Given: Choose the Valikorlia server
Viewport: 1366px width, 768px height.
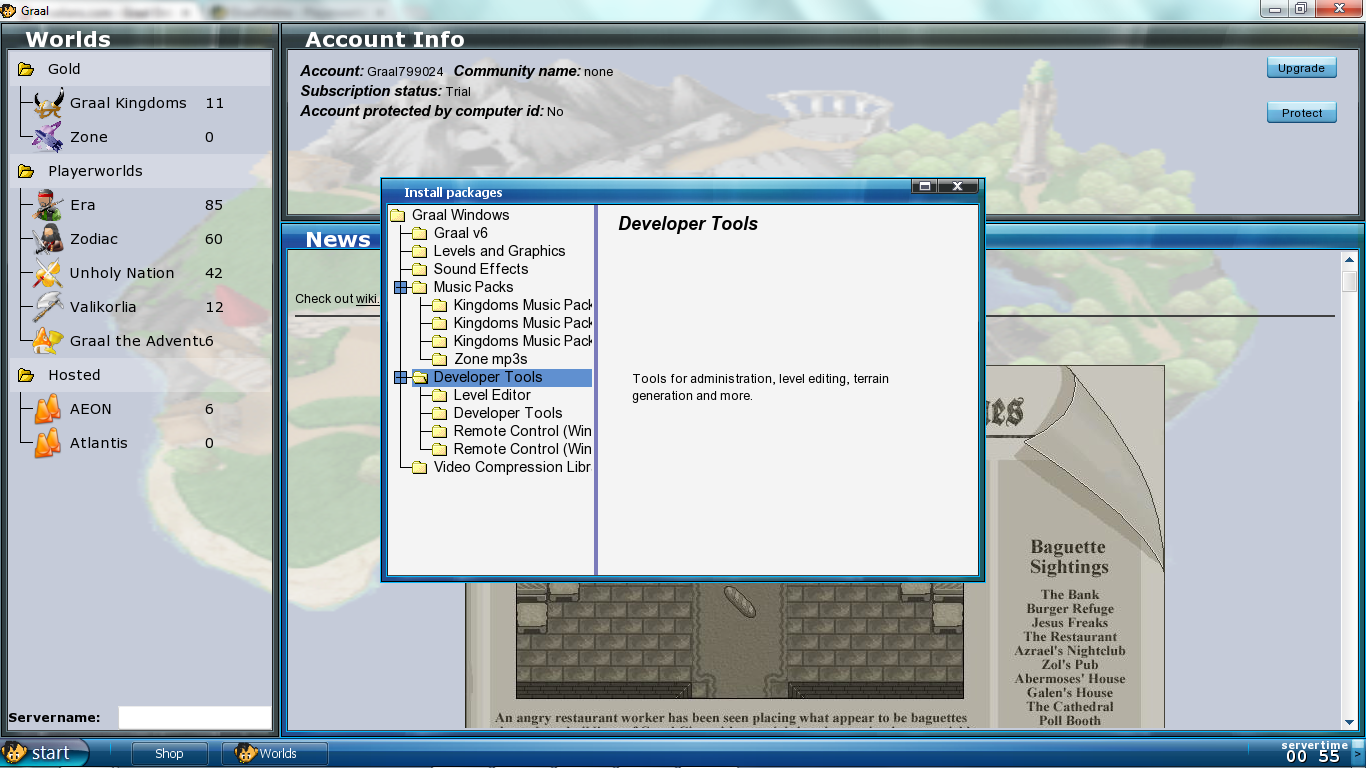Looking at the screenshot, I should [x=103, y=307].
